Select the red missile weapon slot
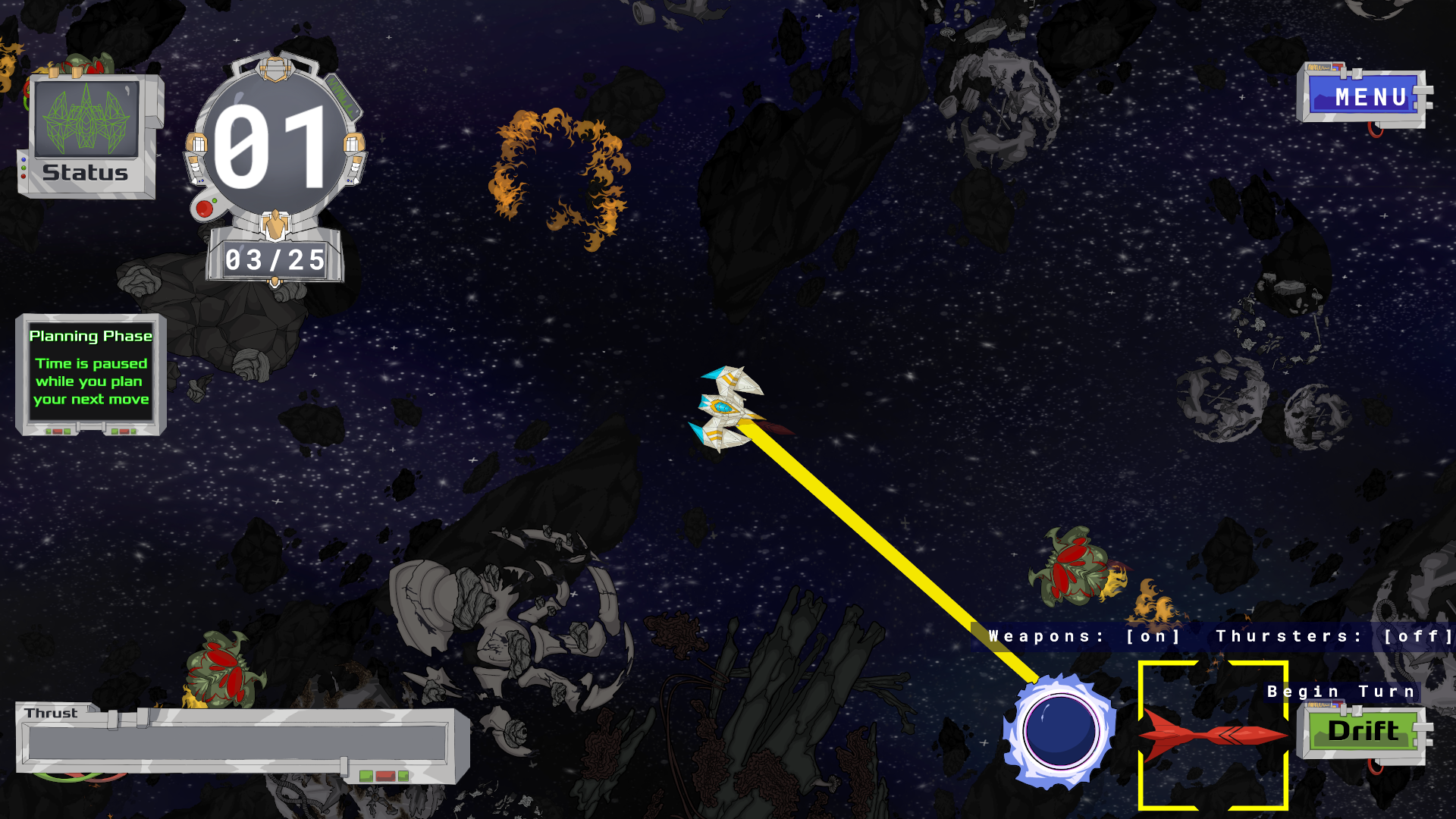The height and width of the screenshot is (819, 1456). tap(1213, 735)
